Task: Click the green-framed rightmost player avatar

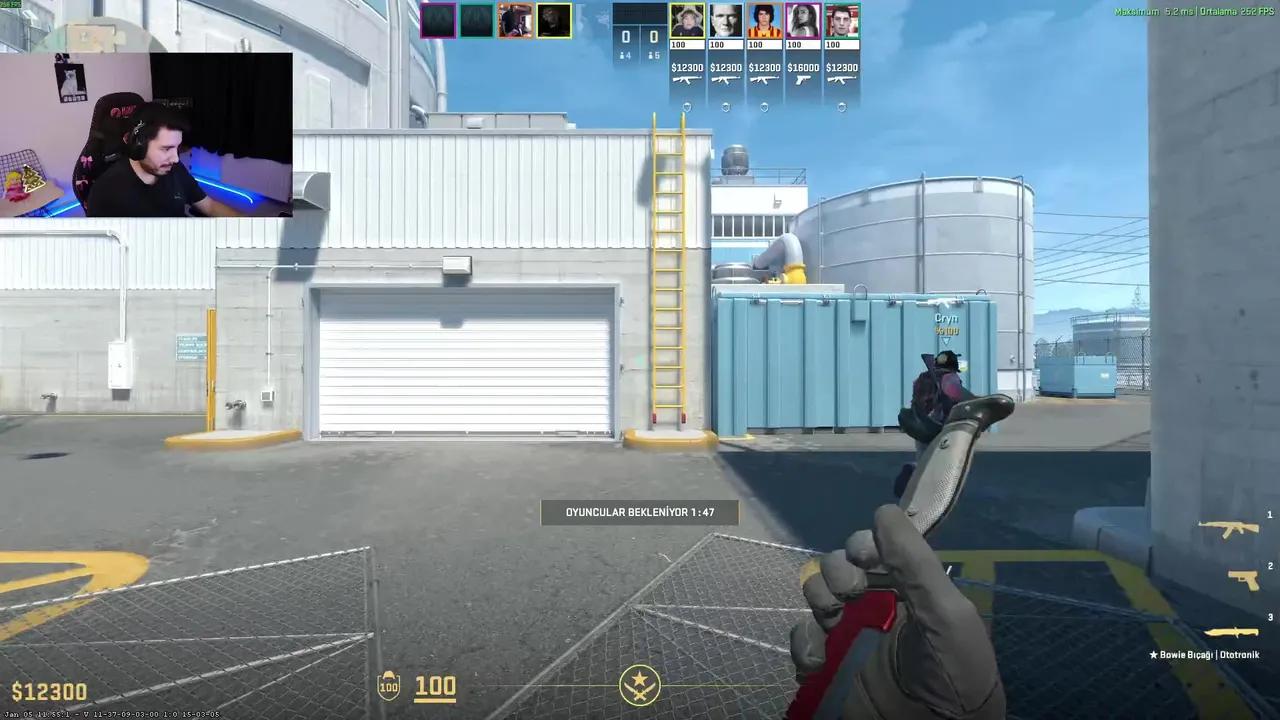Action: [x=841, y=20]
